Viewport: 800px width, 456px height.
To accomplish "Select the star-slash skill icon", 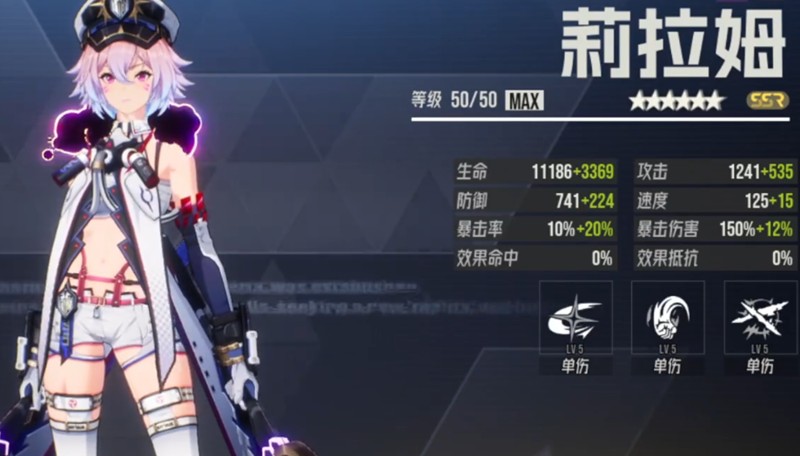I will point(577,319).
